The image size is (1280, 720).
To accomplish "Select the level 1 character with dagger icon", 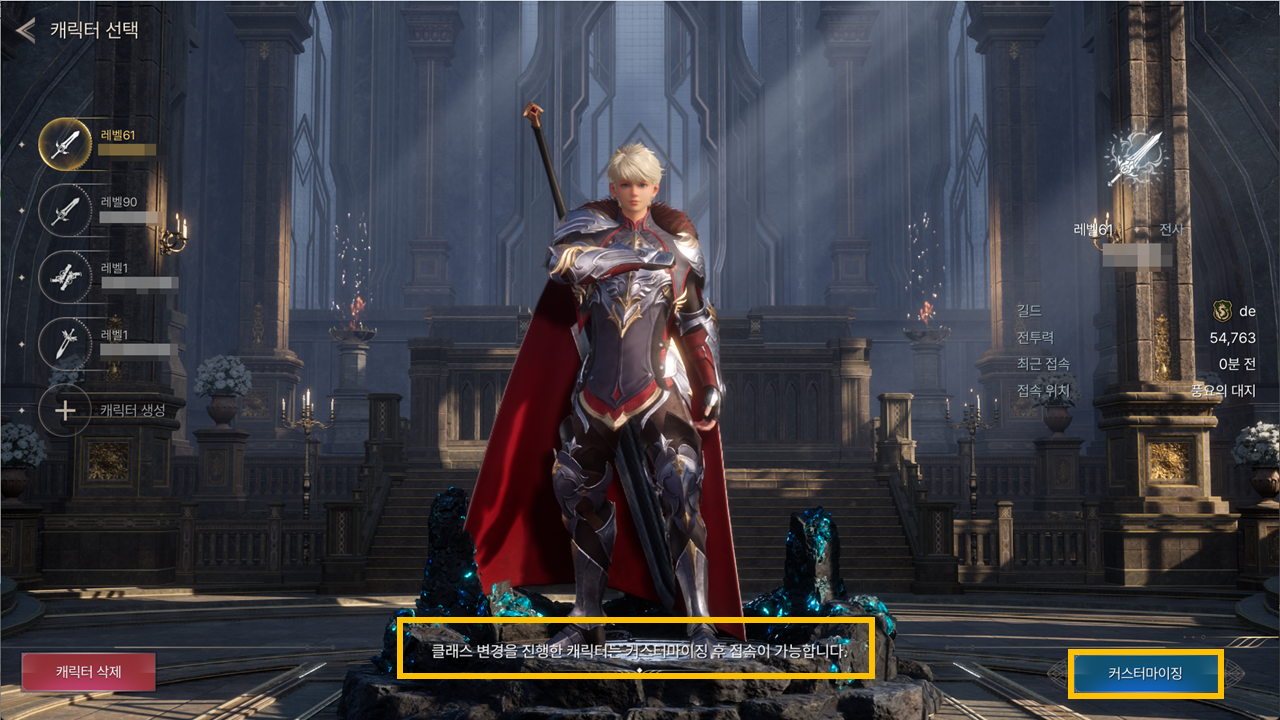I will 65,344.
